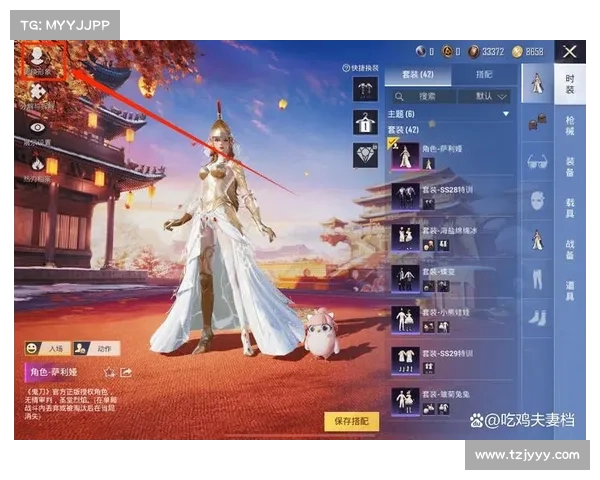Select the glasses accessory category icon

point(537,161)
